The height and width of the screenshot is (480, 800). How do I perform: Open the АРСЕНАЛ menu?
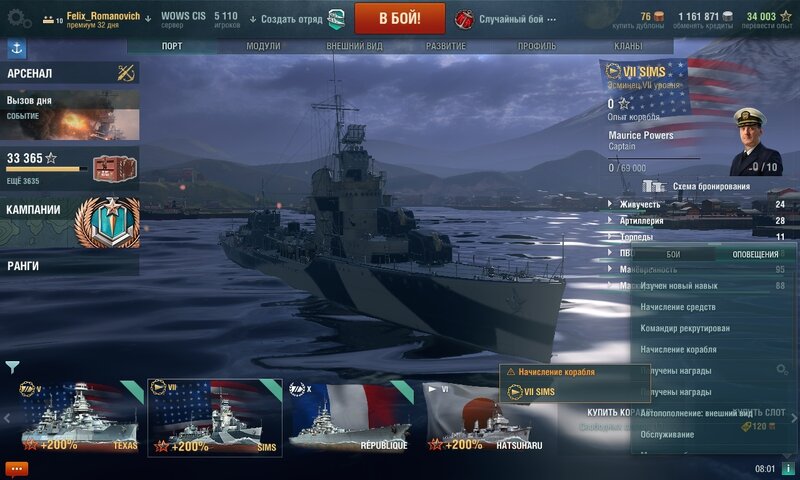70,73
